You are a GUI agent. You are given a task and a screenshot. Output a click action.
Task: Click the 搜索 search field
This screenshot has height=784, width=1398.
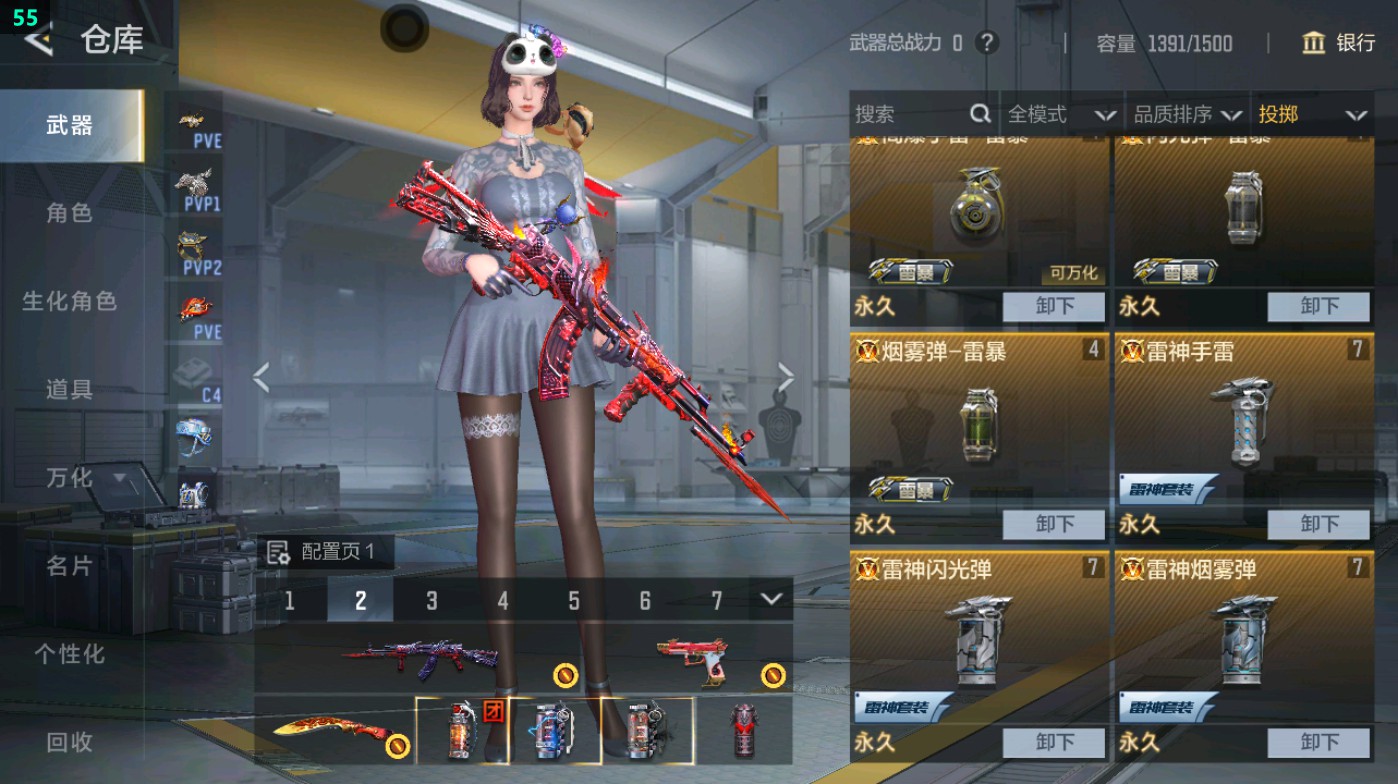910,115
